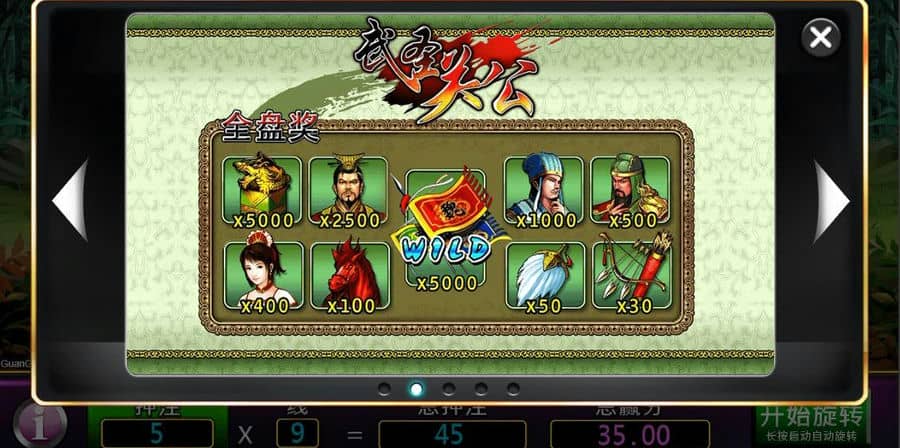This screenshot has height=448, width=900.
Task: Open the info button at the bottom
Action: point(40,424)
